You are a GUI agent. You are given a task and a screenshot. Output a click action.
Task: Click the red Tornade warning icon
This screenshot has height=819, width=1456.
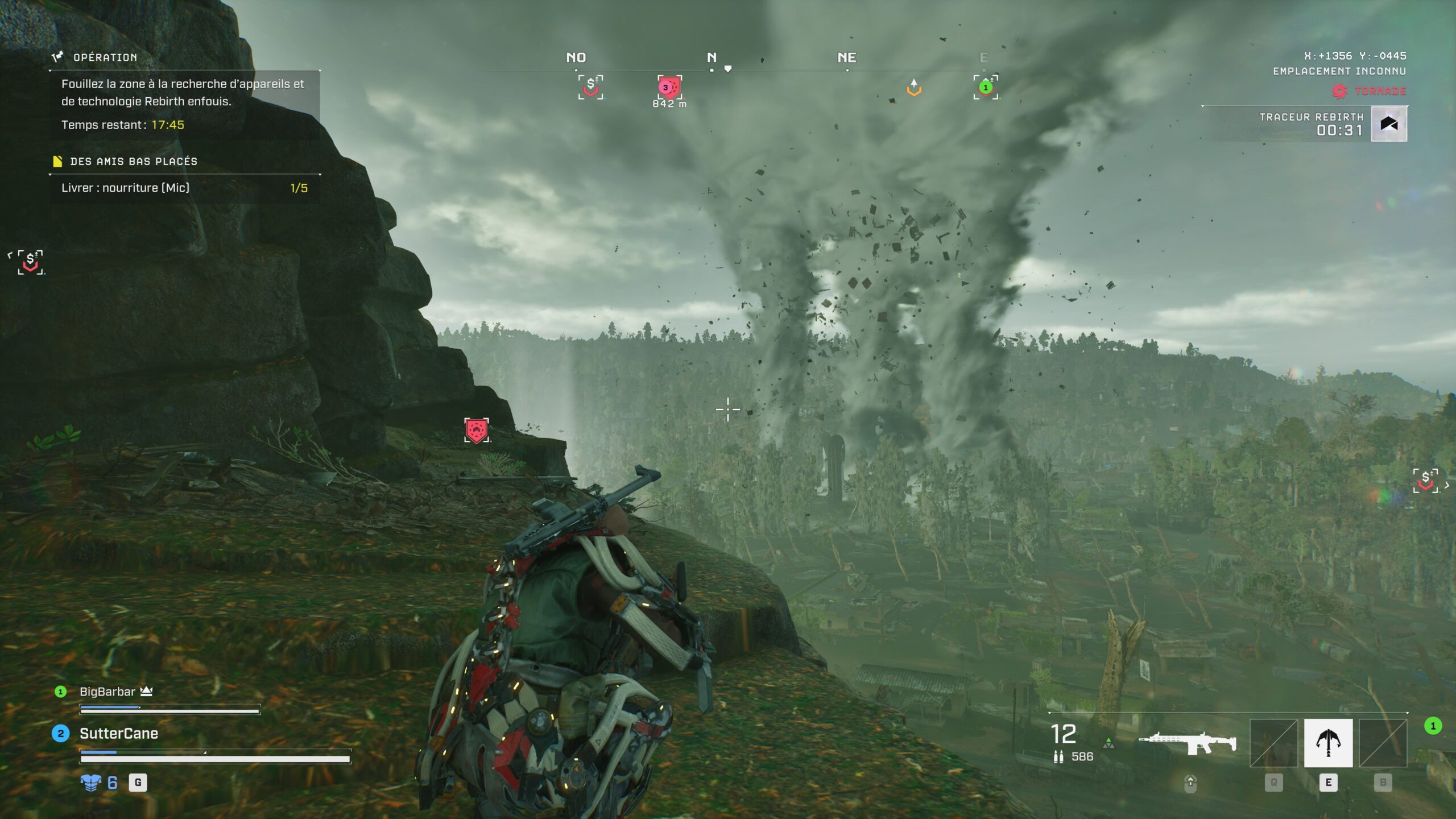(x=1339, y=91)
